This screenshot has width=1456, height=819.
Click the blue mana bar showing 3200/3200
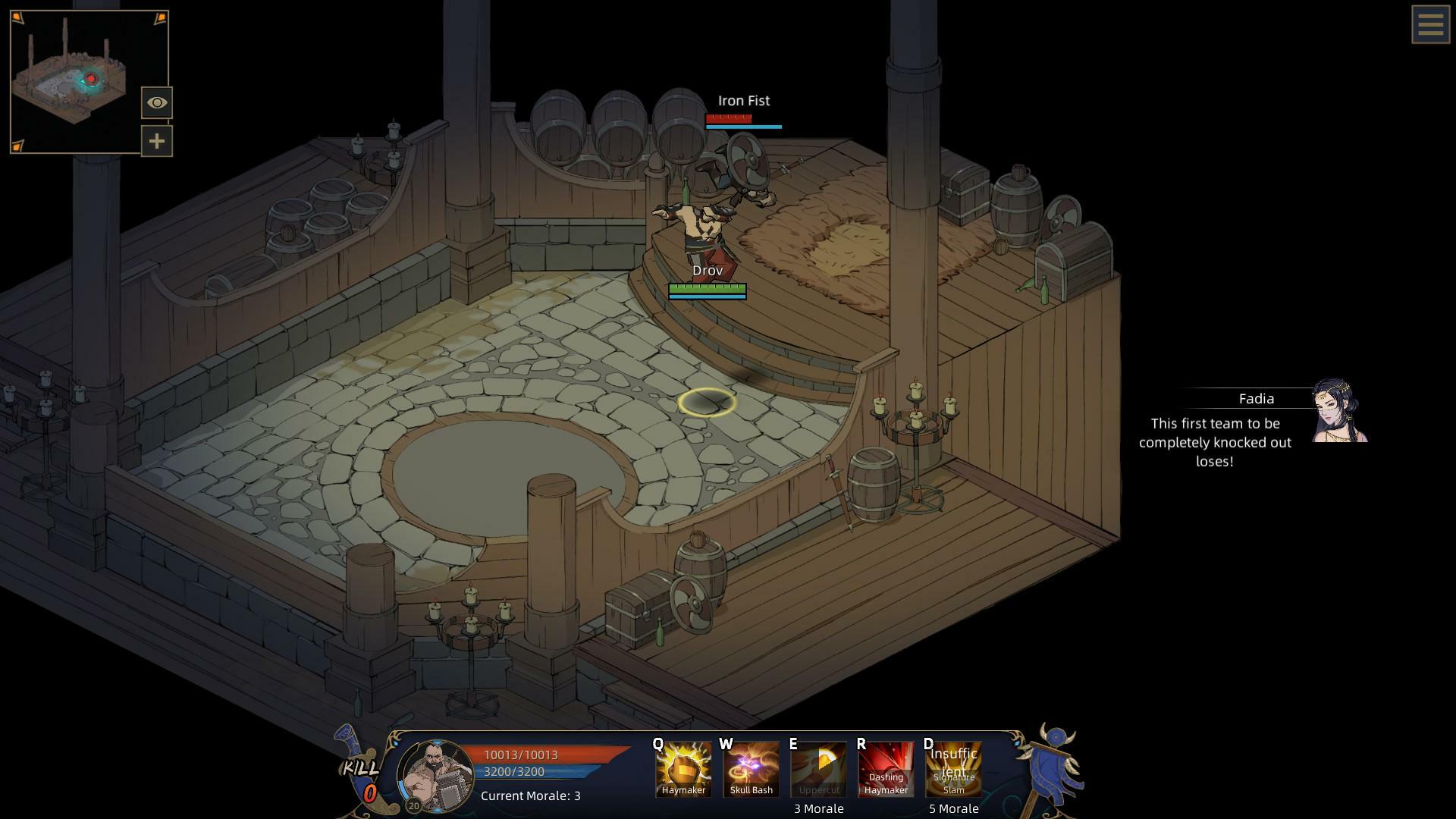(x=516, y=772)
